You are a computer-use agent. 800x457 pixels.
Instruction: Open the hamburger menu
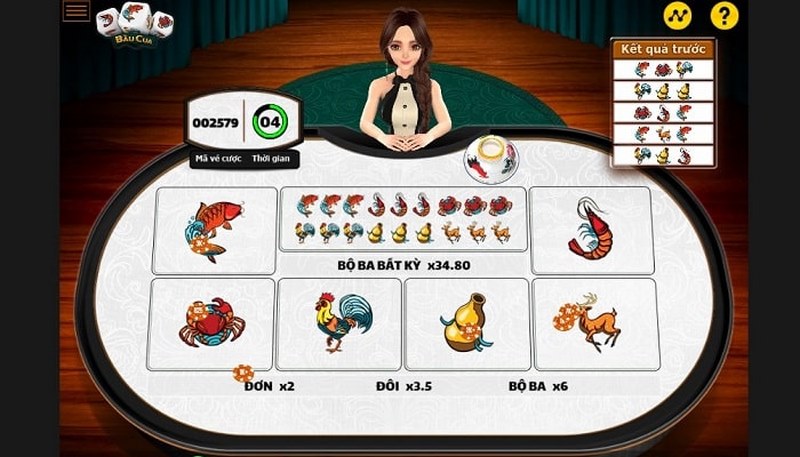tap(76, 11)
